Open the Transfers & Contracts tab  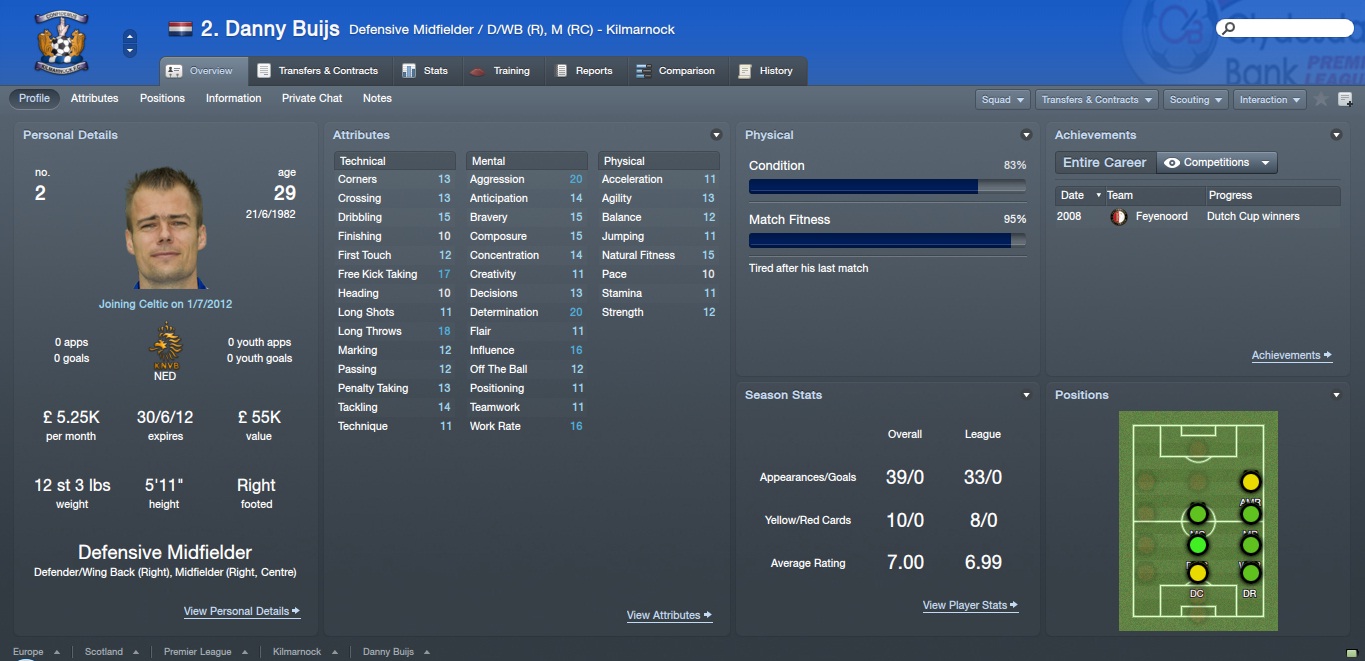point(318,71)
